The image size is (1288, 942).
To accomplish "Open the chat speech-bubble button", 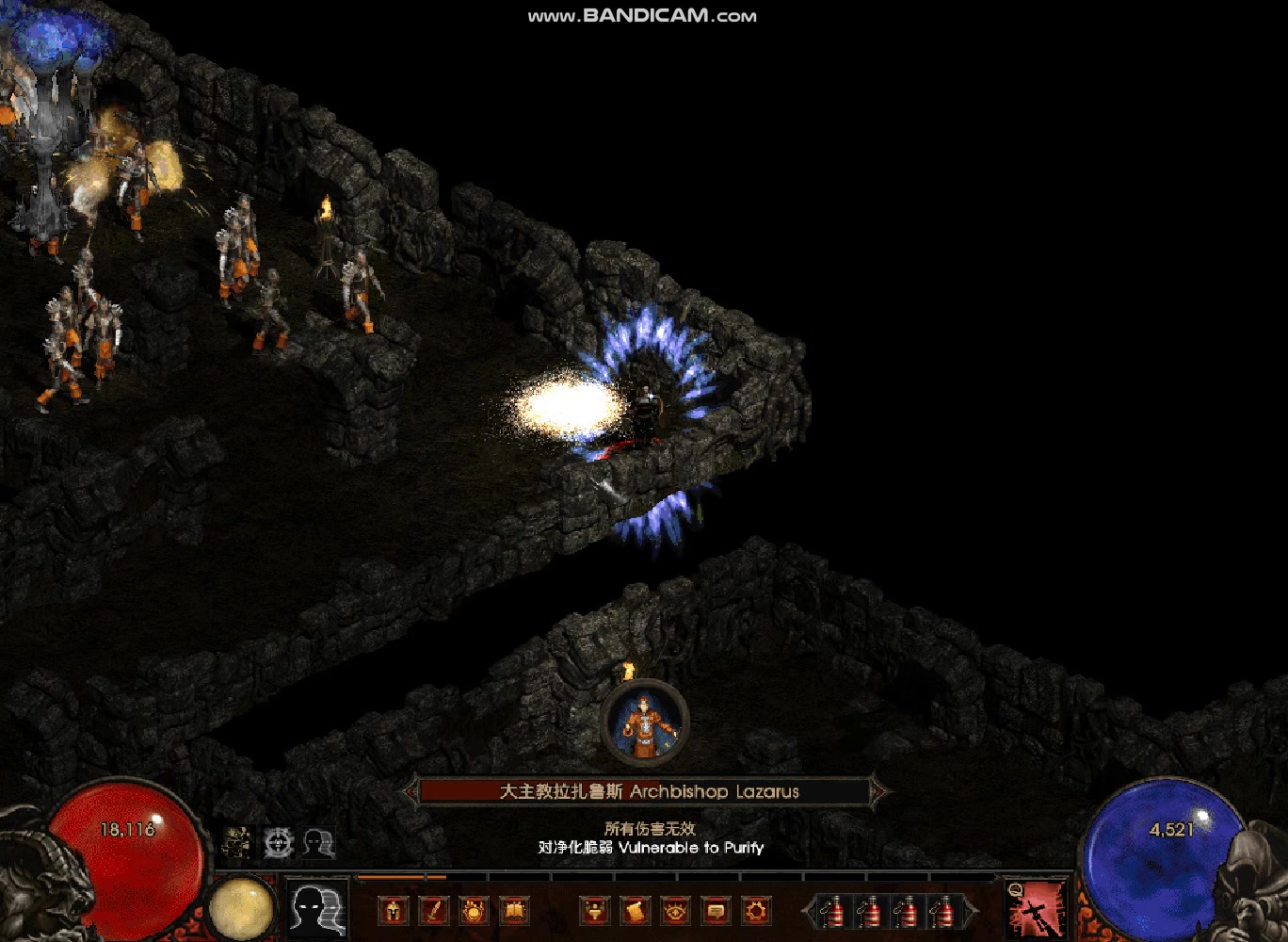I will [x=716, y=911].
